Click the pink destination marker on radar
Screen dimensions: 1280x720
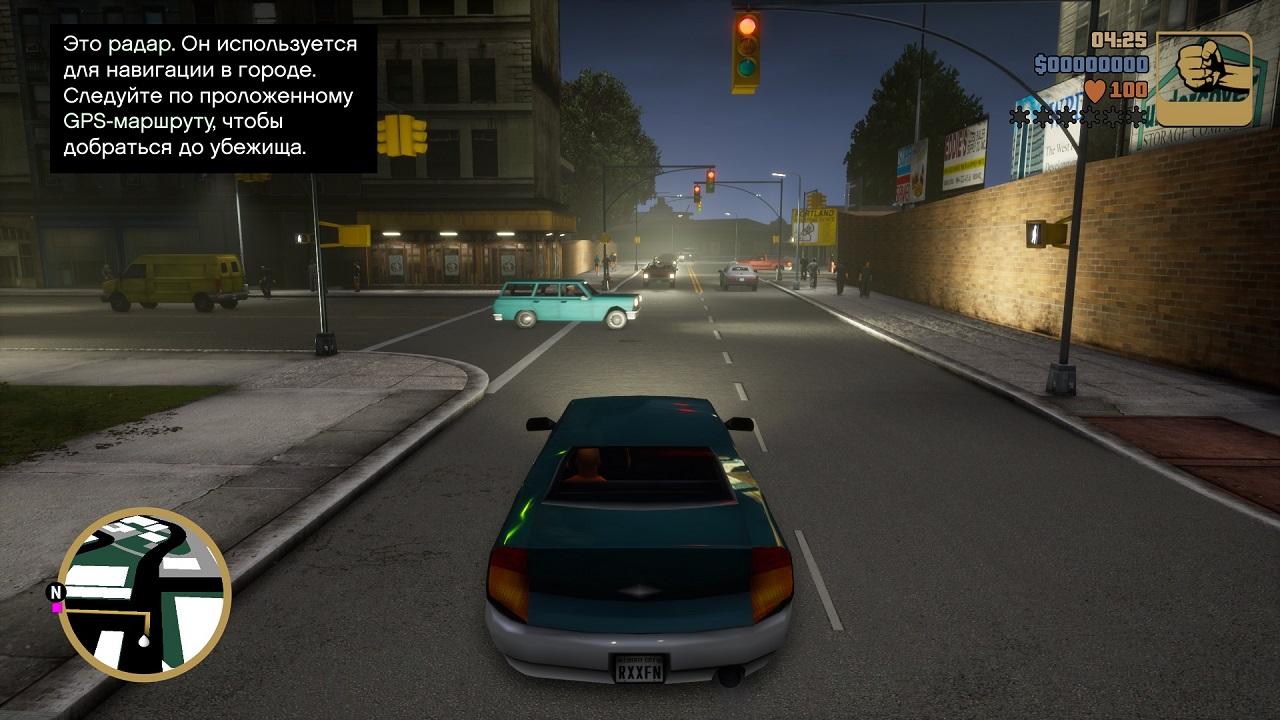(x=58, y=607)
